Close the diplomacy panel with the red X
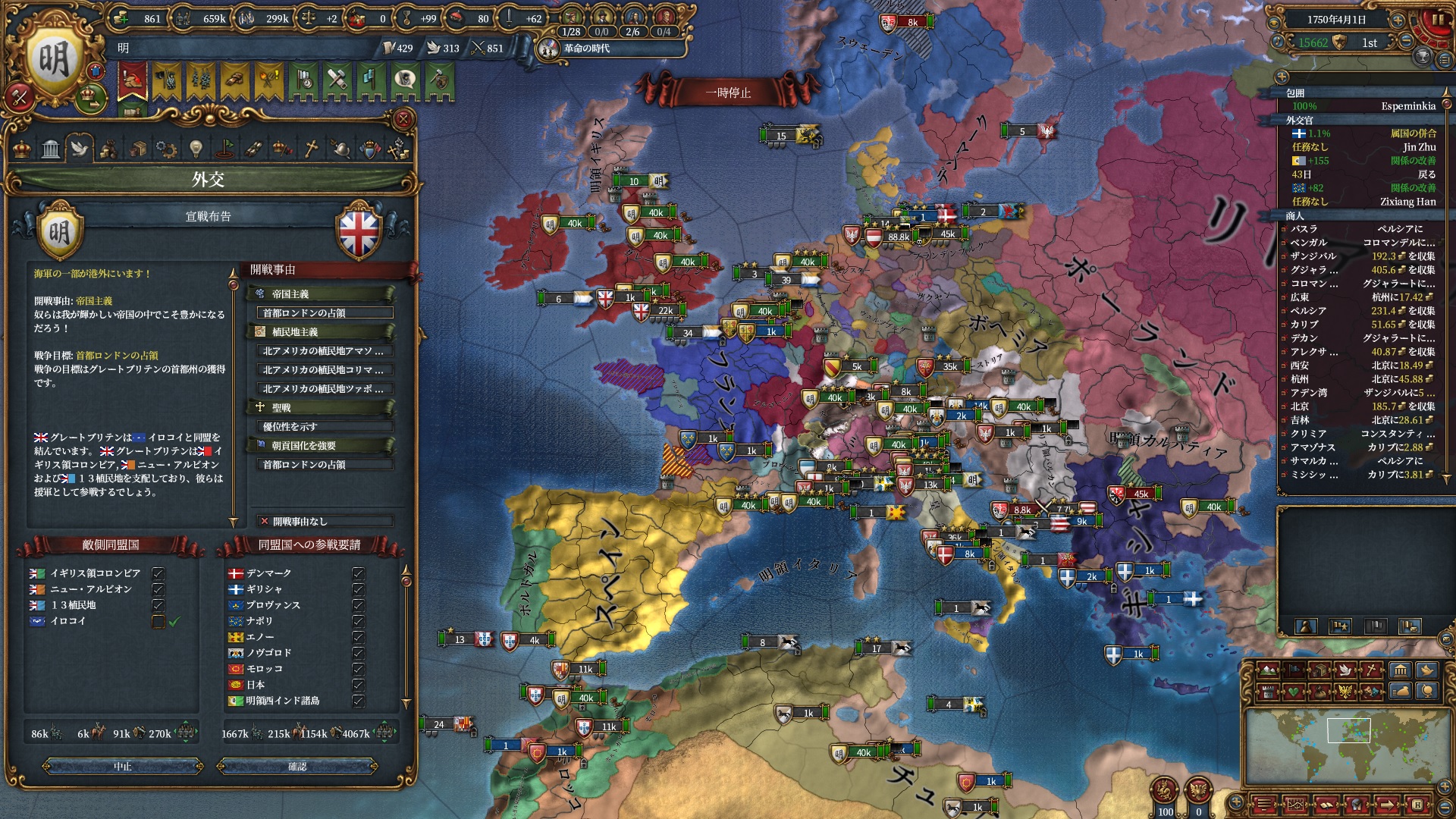Viewport: 1456px width, 819px height. tap(403, 119)
